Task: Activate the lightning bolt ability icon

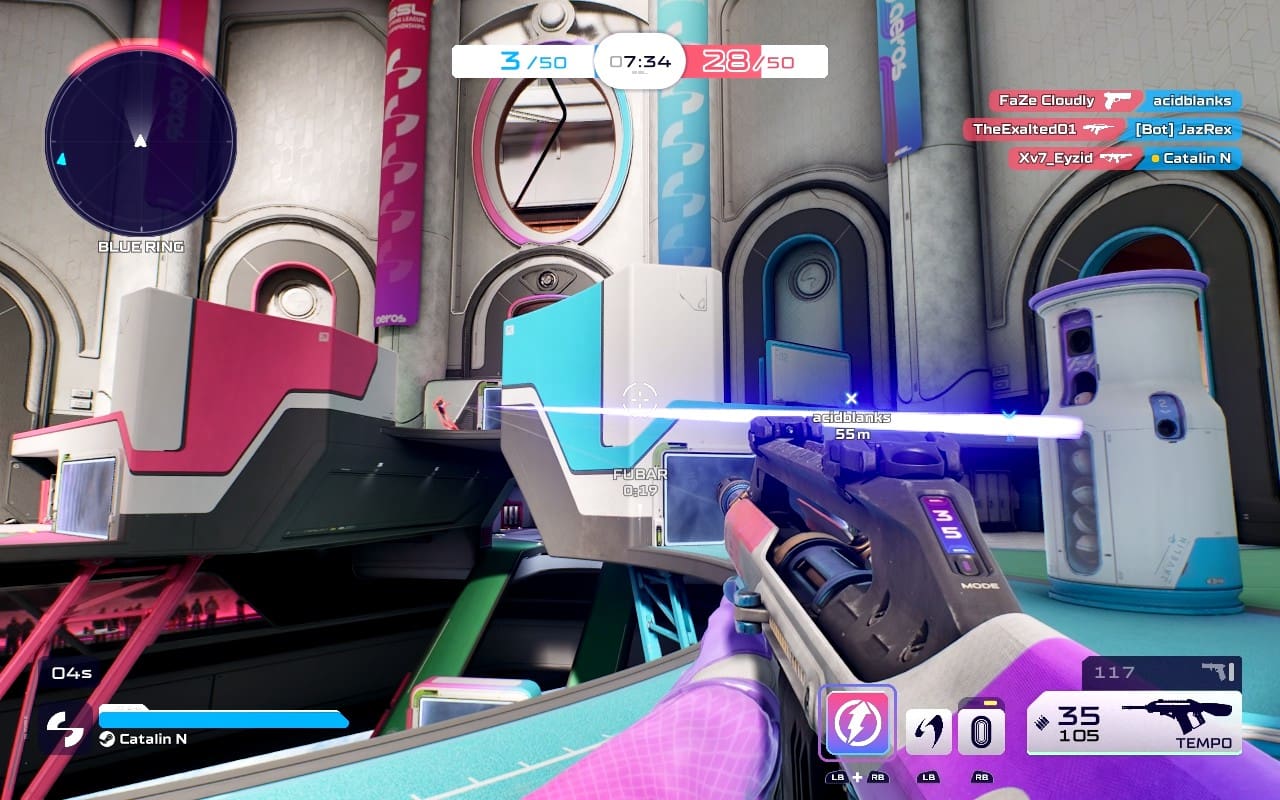Action: point(857,722)
